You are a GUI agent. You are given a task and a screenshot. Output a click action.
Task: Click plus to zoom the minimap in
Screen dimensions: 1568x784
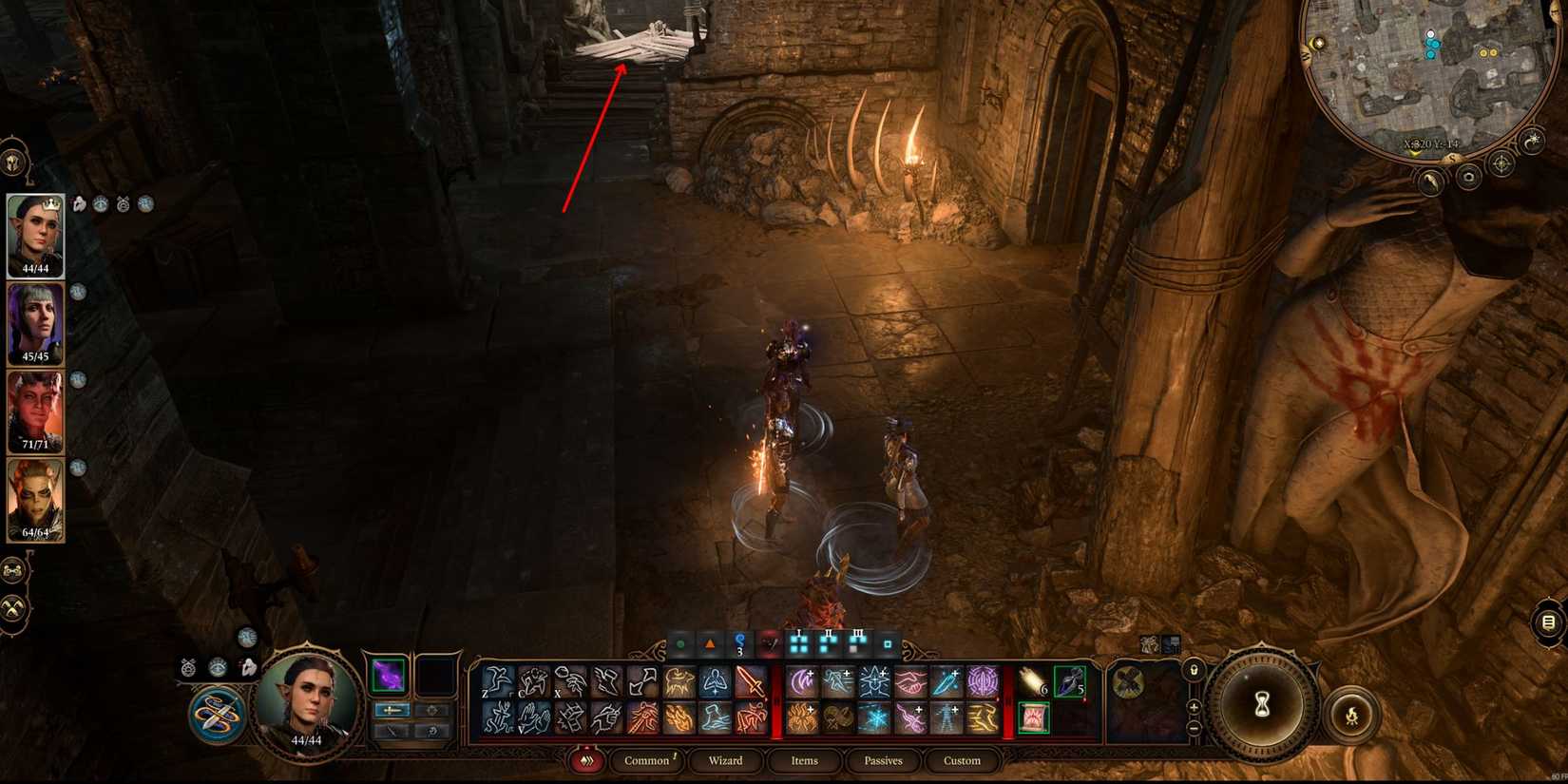1194,707
